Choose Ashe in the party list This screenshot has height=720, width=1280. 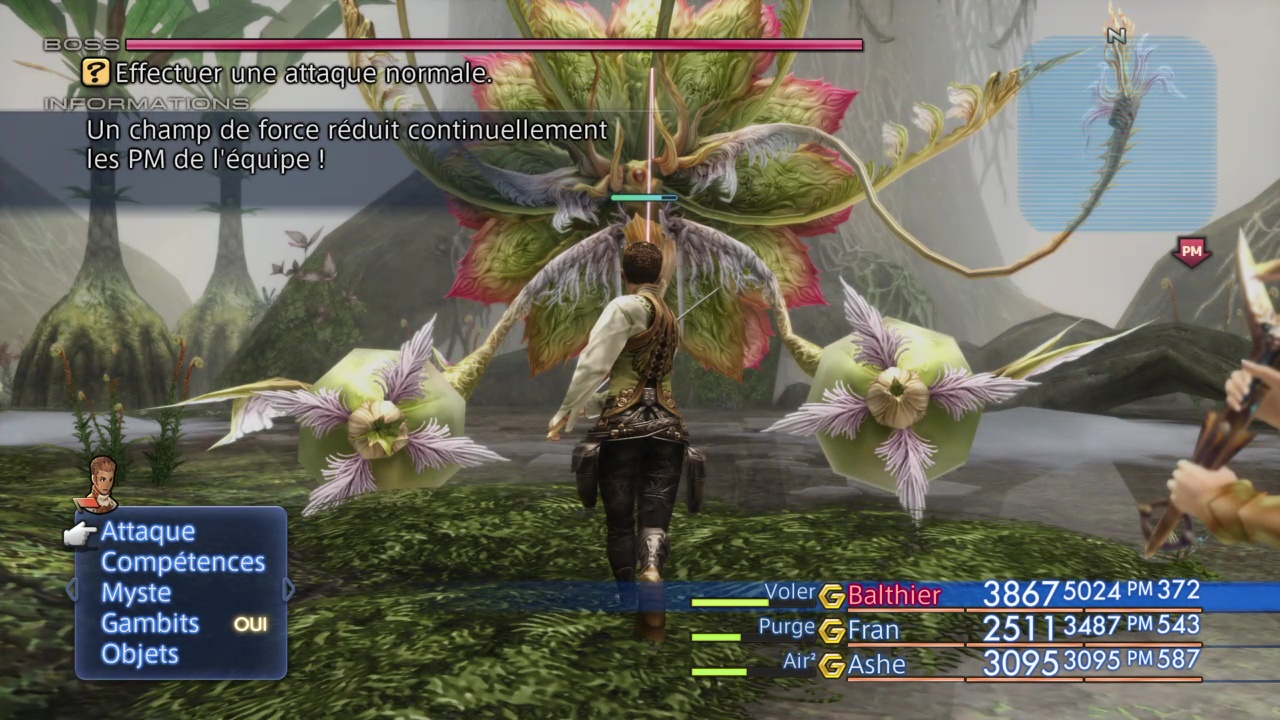[x=876, y=665]
